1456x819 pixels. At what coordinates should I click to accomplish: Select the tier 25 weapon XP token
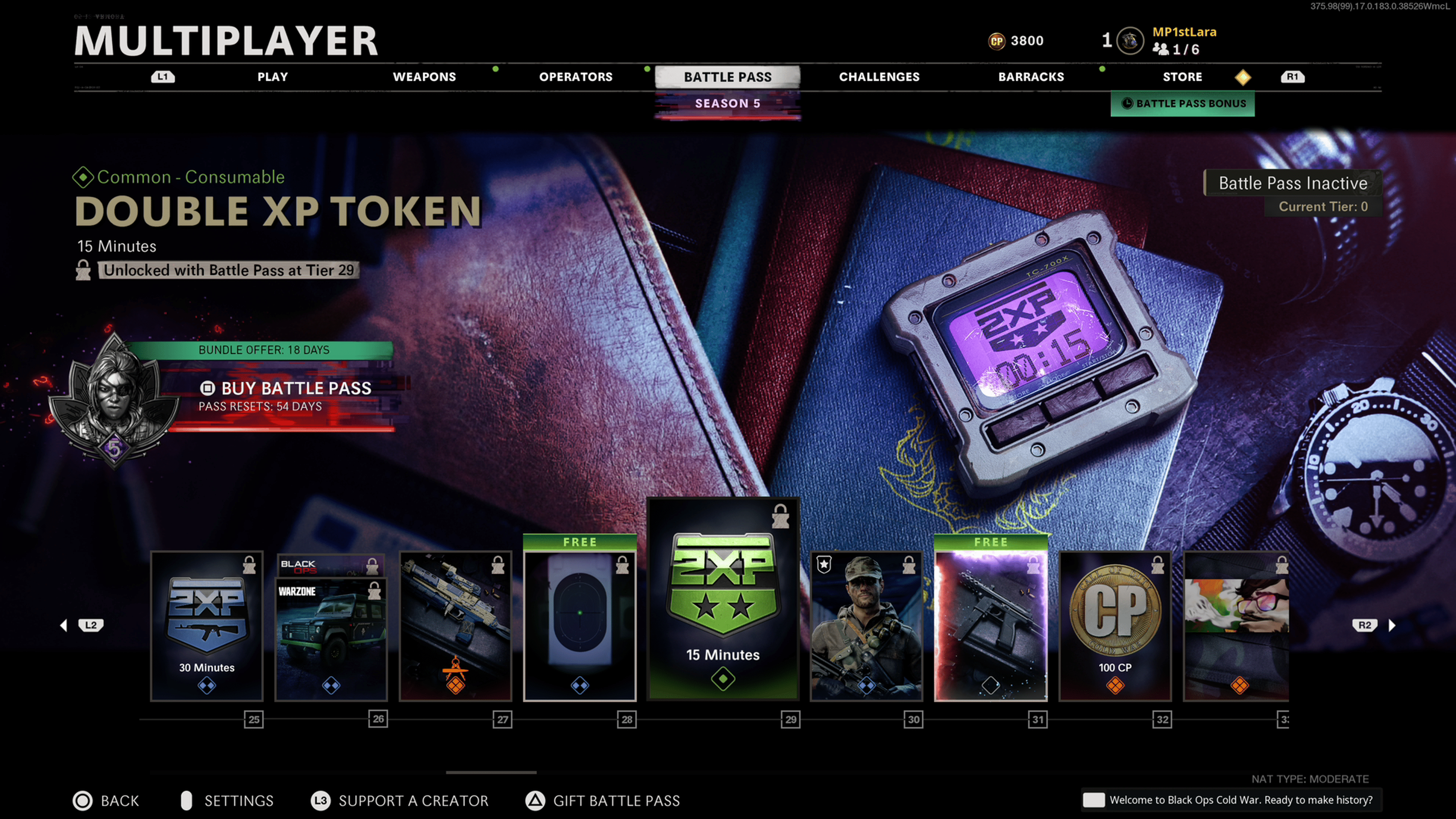coord(207,626)
